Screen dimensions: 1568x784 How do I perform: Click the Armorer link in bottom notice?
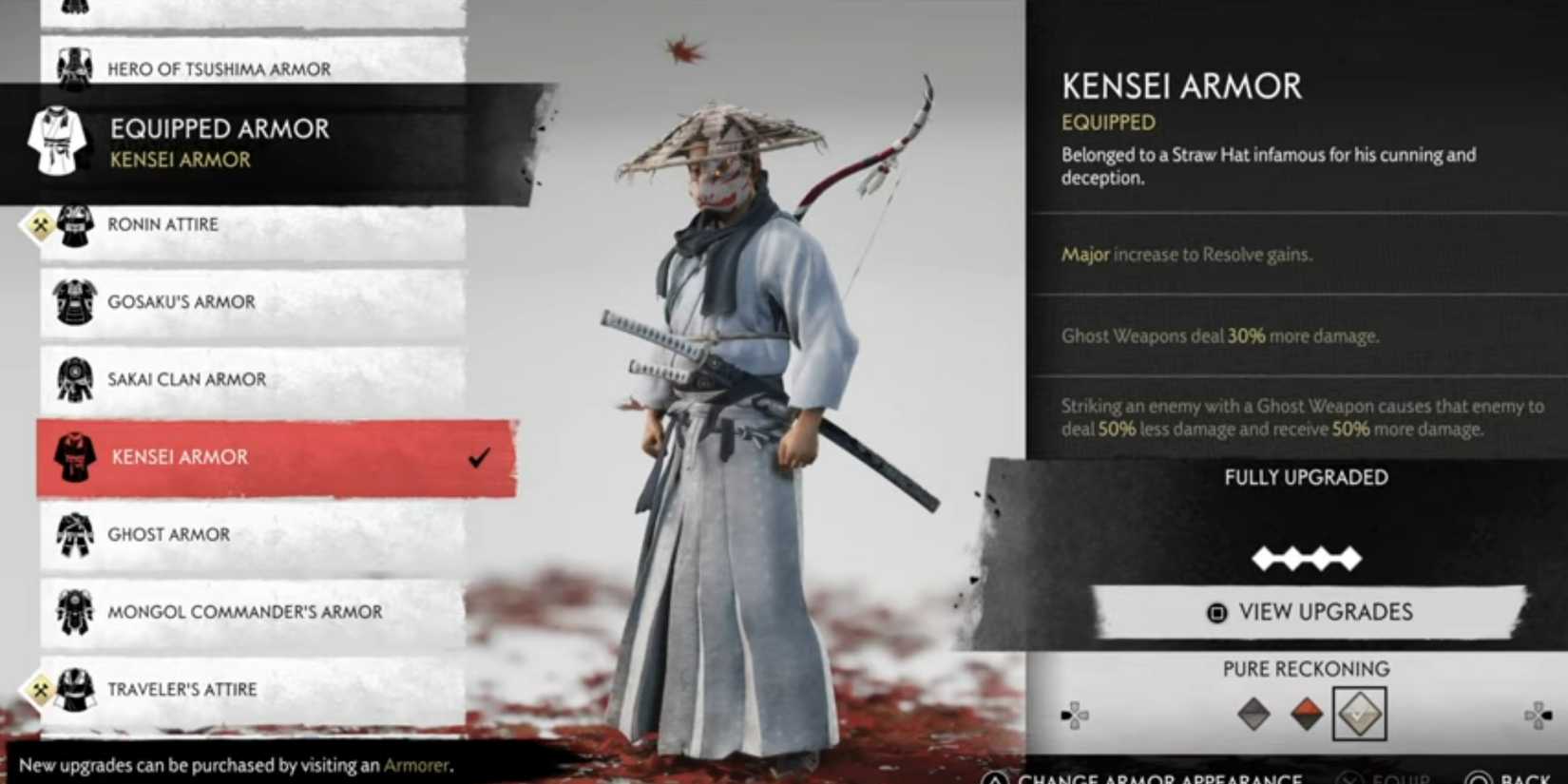(415, 765)
